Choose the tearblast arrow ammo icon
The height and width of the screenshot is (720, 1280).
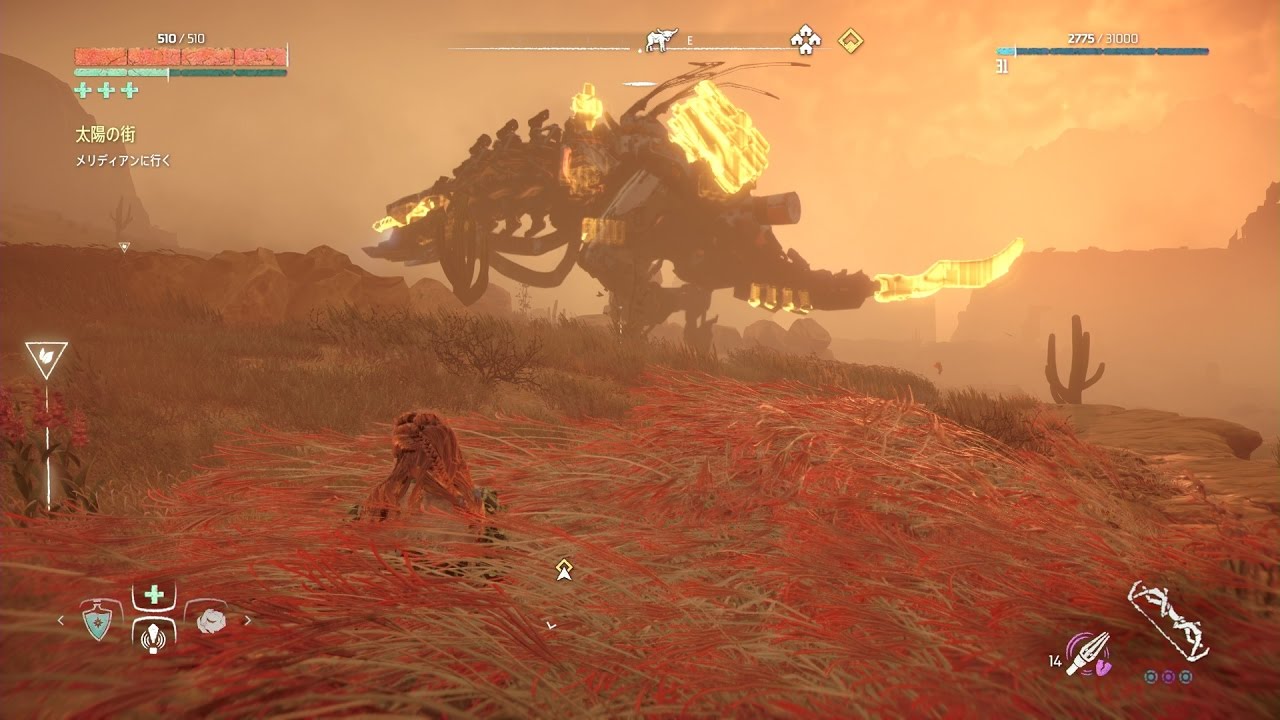(x=1086, y=653)
